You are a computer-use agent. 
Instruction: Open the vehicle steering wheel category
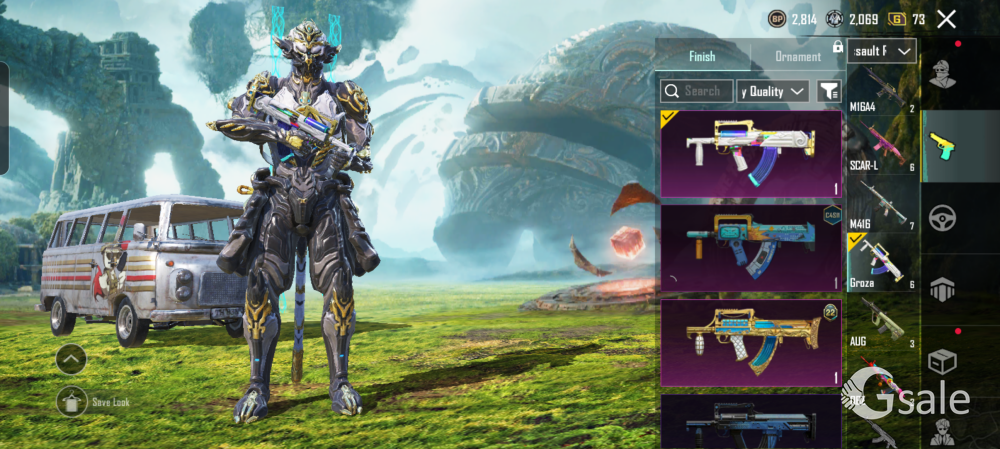click(941, 218)
